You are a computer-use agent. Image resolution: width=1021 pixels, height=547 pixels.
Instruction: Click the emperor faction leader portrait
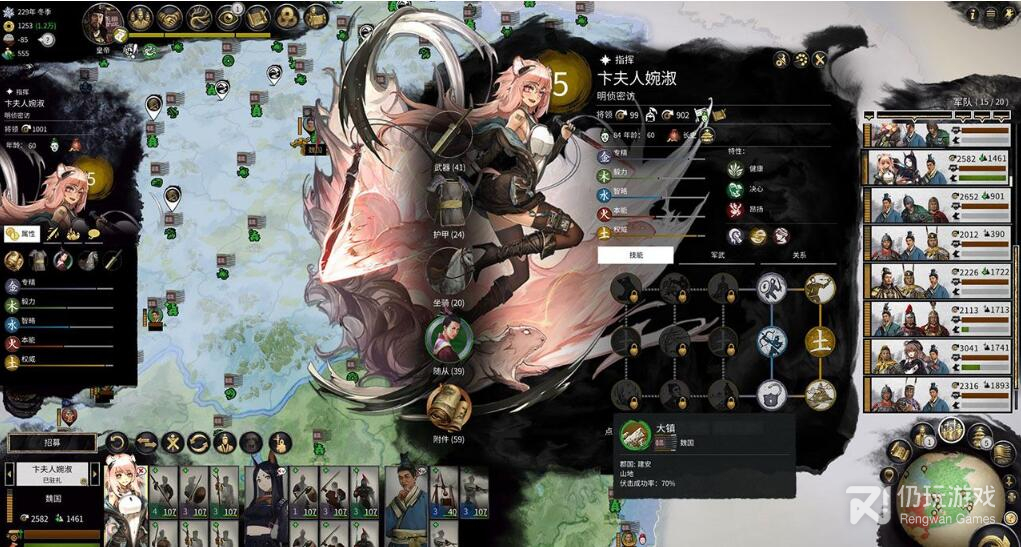pos(103,20)
